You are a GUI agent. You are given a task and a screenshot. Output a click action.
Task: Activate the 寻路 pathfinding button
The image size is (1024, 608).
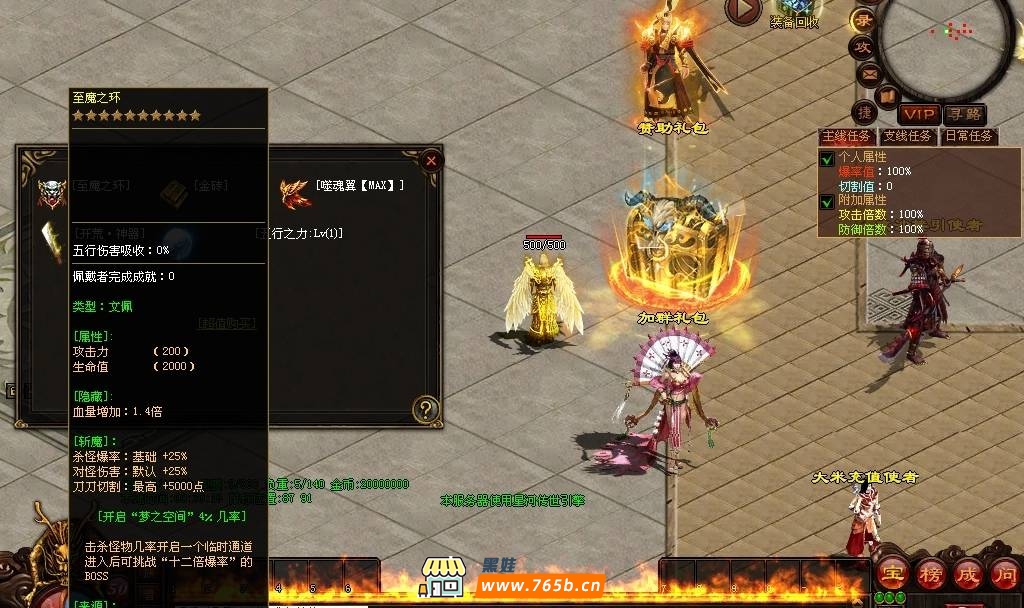click(x=965, y=114)
